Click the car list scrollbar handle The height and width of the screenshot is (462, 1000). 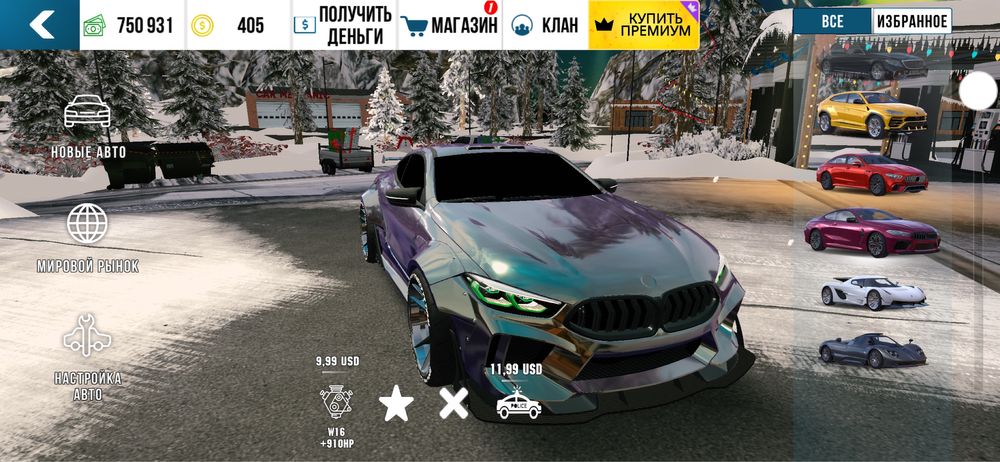(x=978, y=92)
